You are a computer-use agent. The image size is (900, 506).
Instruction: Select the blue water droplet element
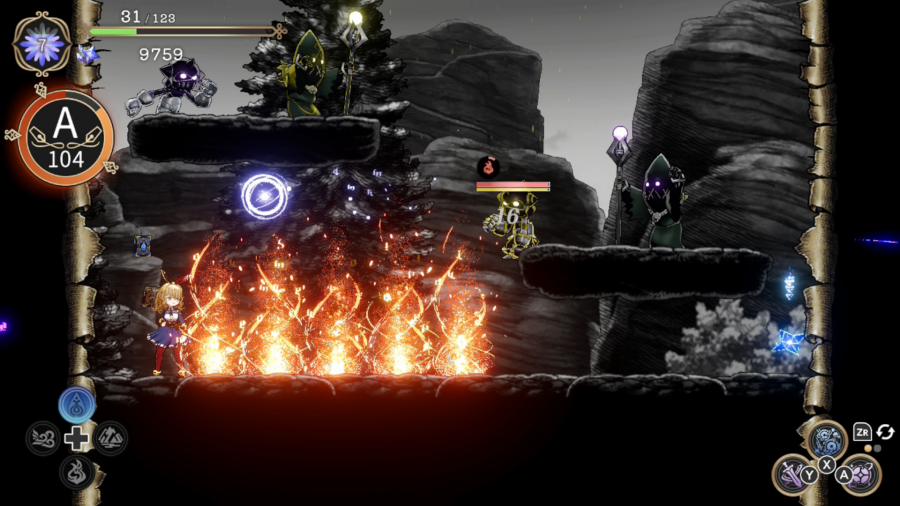(x=77, y=405)
